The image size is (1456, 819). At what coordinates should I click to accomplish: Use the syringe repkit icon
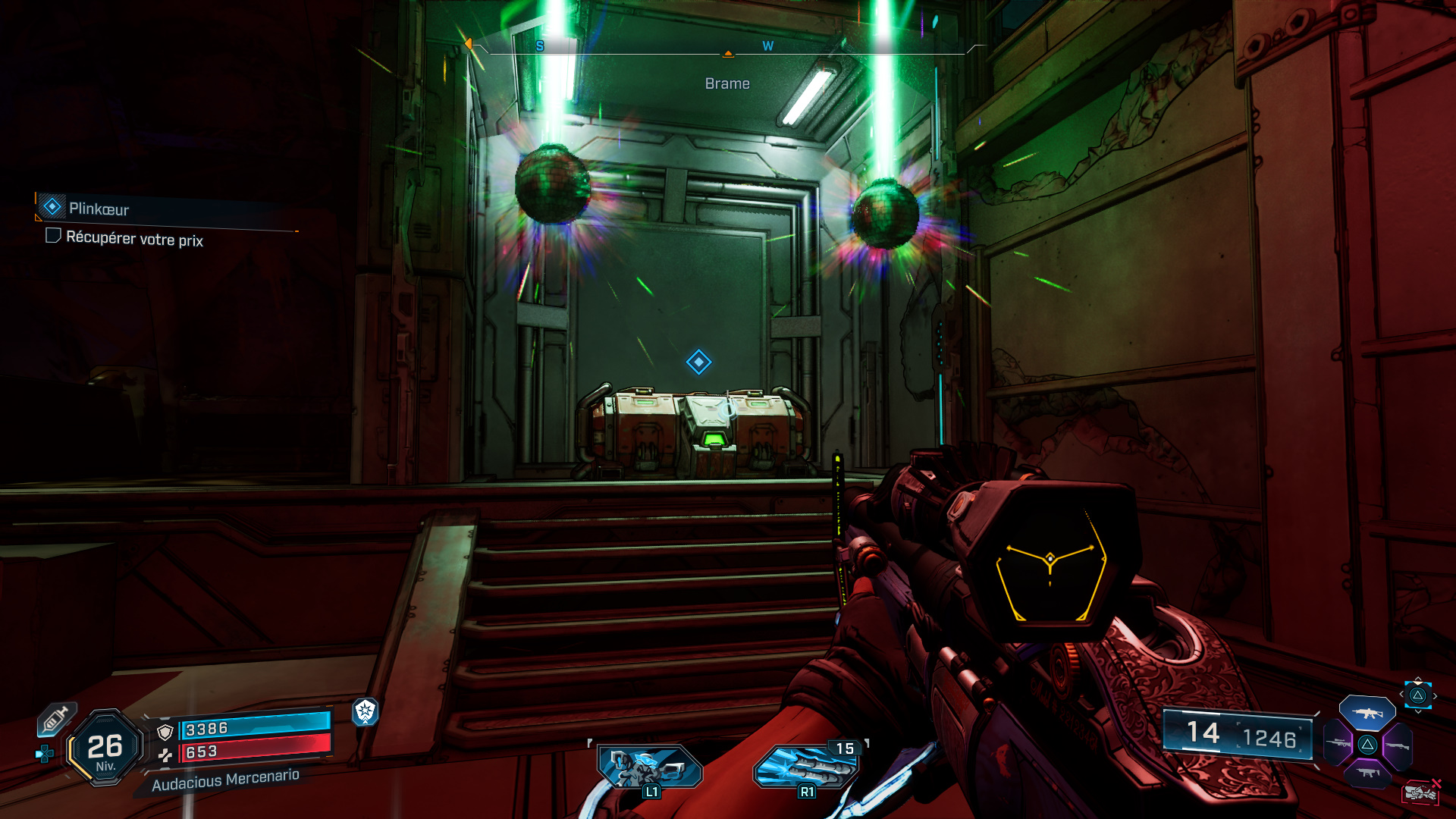(56, 718)
